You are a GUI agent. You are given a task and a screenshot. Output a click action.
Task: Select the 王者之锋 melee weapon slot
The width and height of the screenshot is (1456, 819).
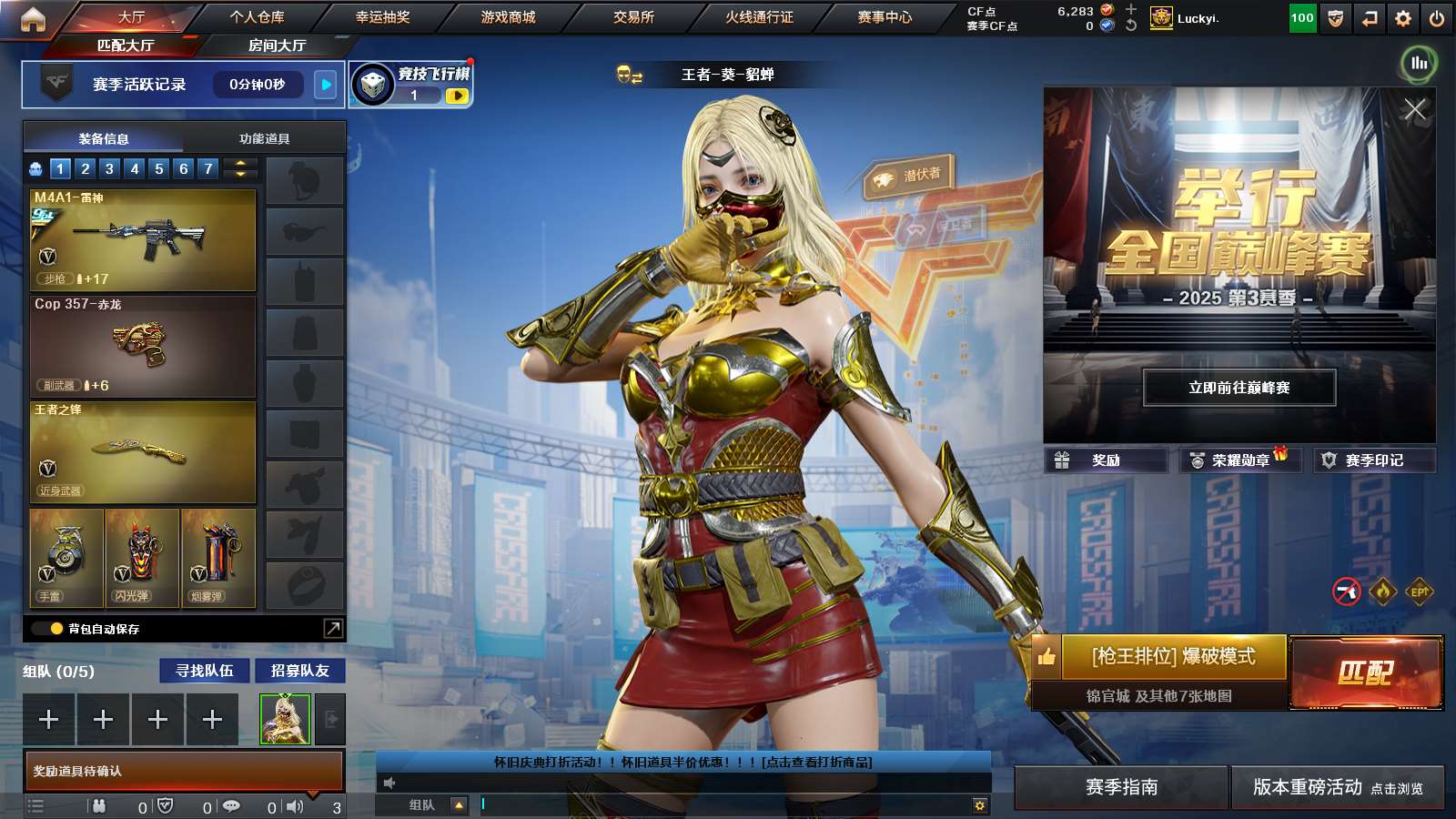pyautogui.click(x=143, y=452)
